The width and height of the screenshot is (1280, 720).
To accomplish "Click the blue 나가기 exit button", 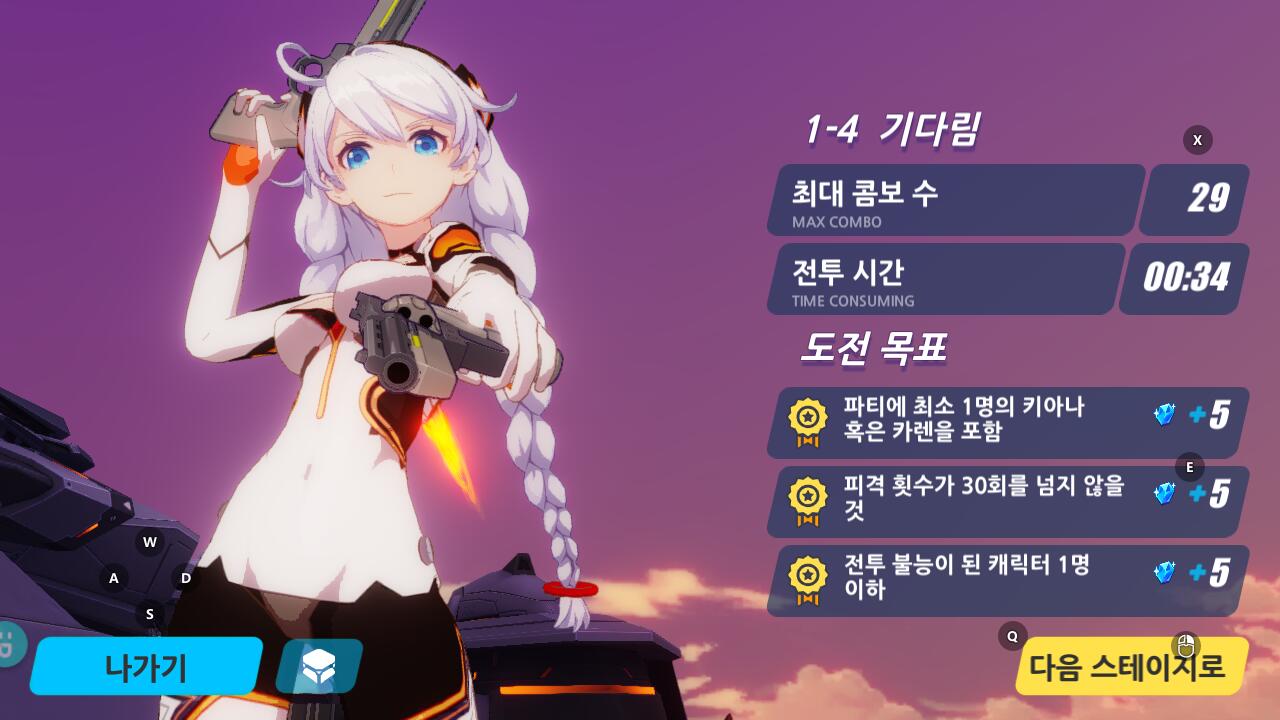I will coord(146,666).
